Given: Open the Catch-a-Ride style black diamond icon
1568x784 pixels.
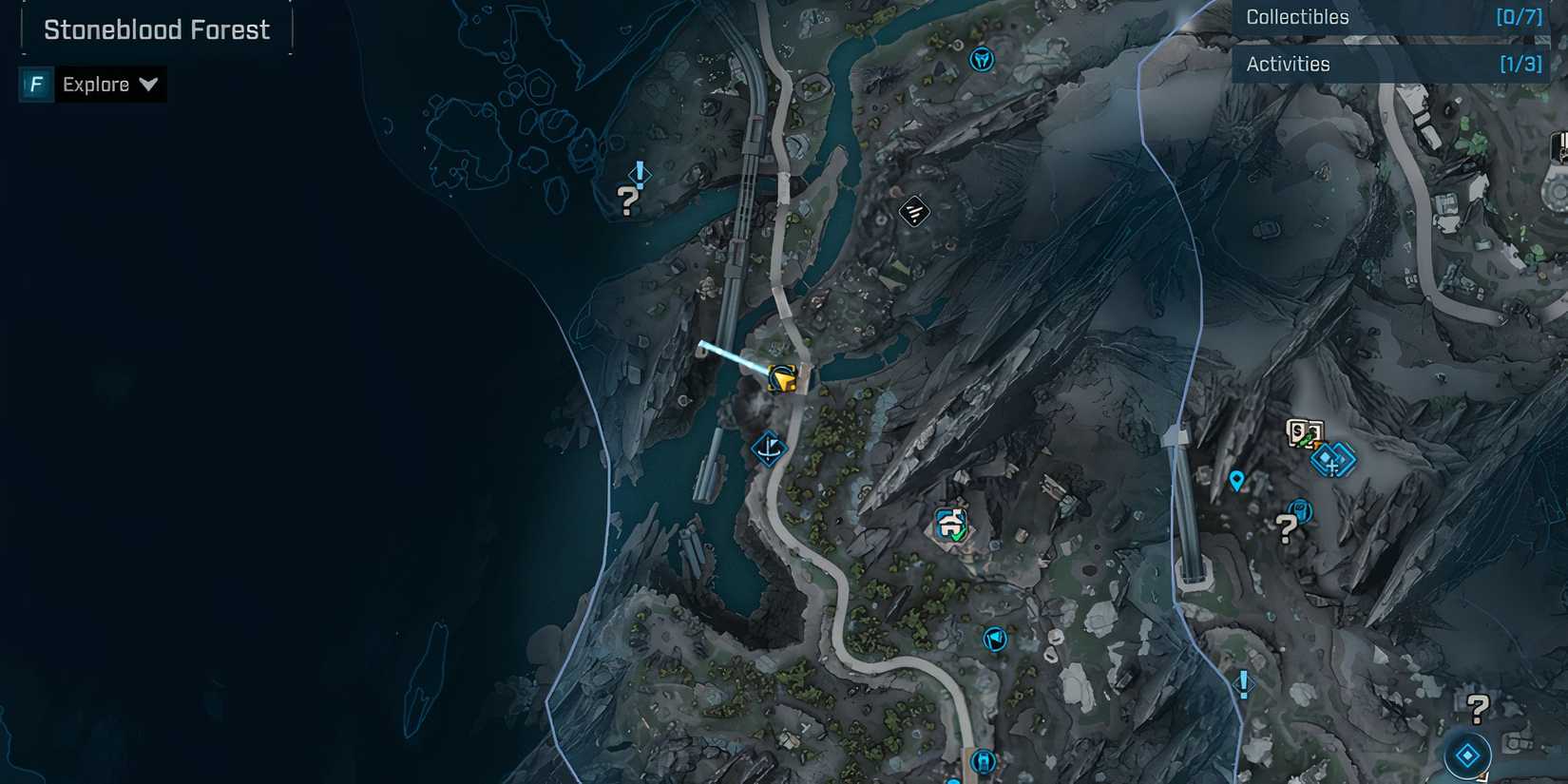Looking at the screenshot, I should (912, 211).
